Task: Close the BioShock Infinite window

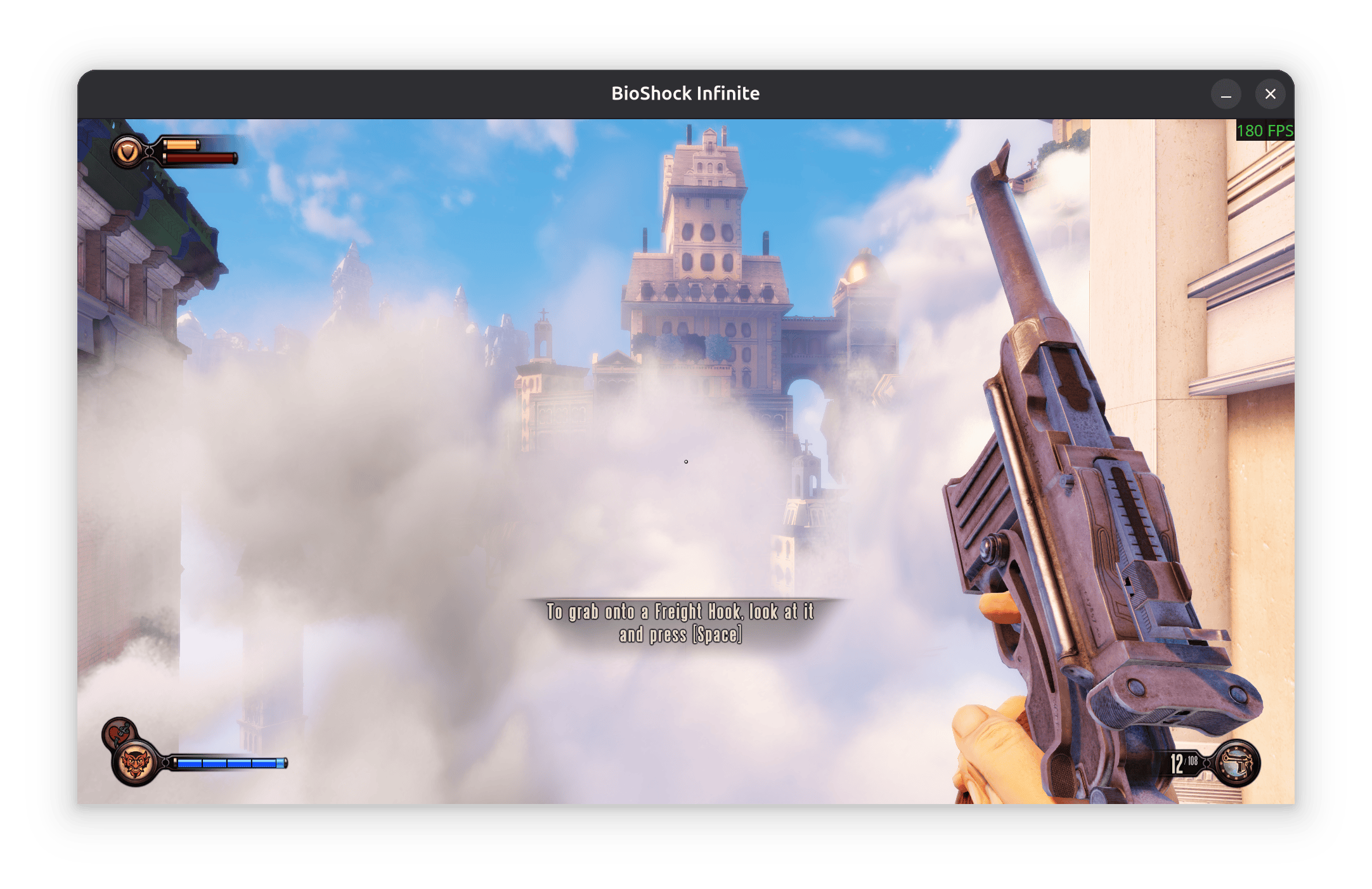Action: [1270, 94]
